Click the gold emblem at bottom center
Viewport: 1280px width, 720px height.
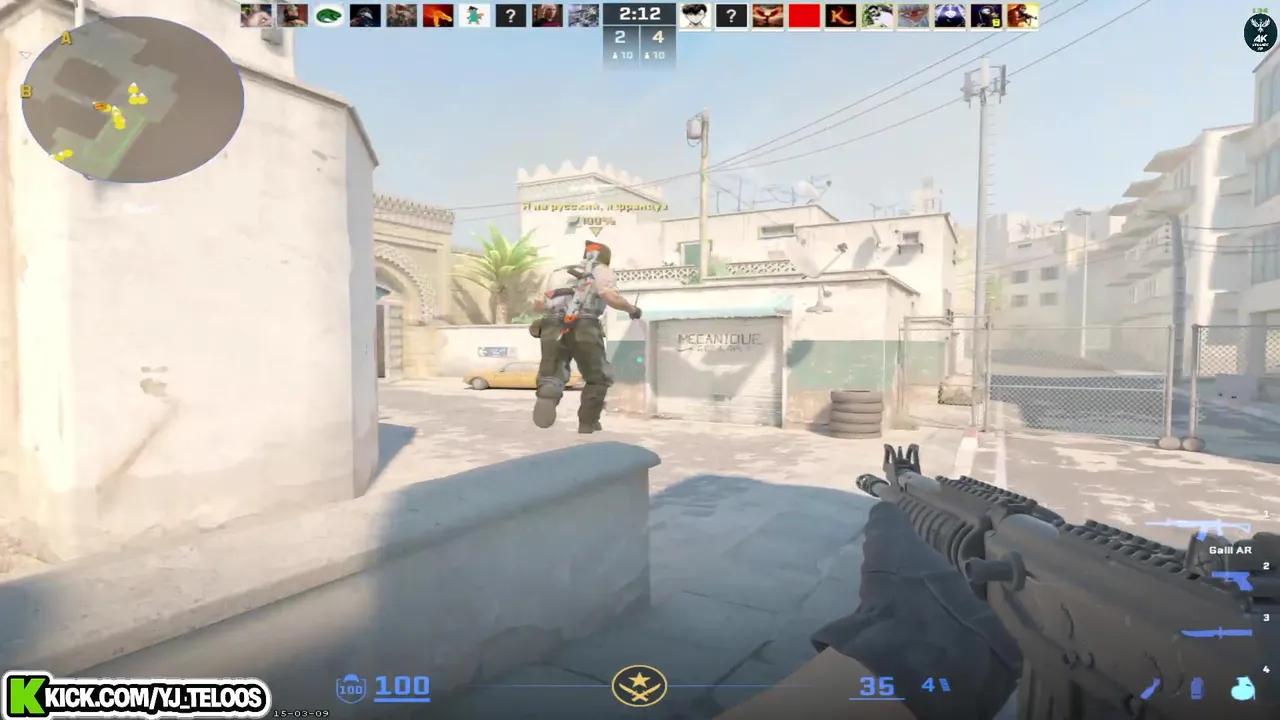(x=640, y=687)
